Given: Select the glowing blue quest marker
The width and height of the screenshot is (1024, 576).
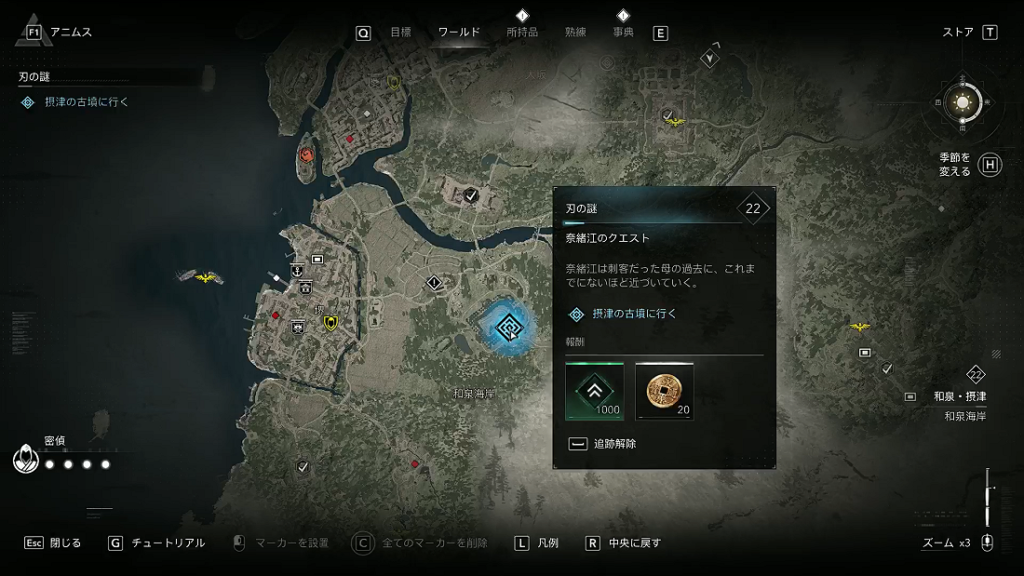Looking at the screenshot, I should point(507,326).
